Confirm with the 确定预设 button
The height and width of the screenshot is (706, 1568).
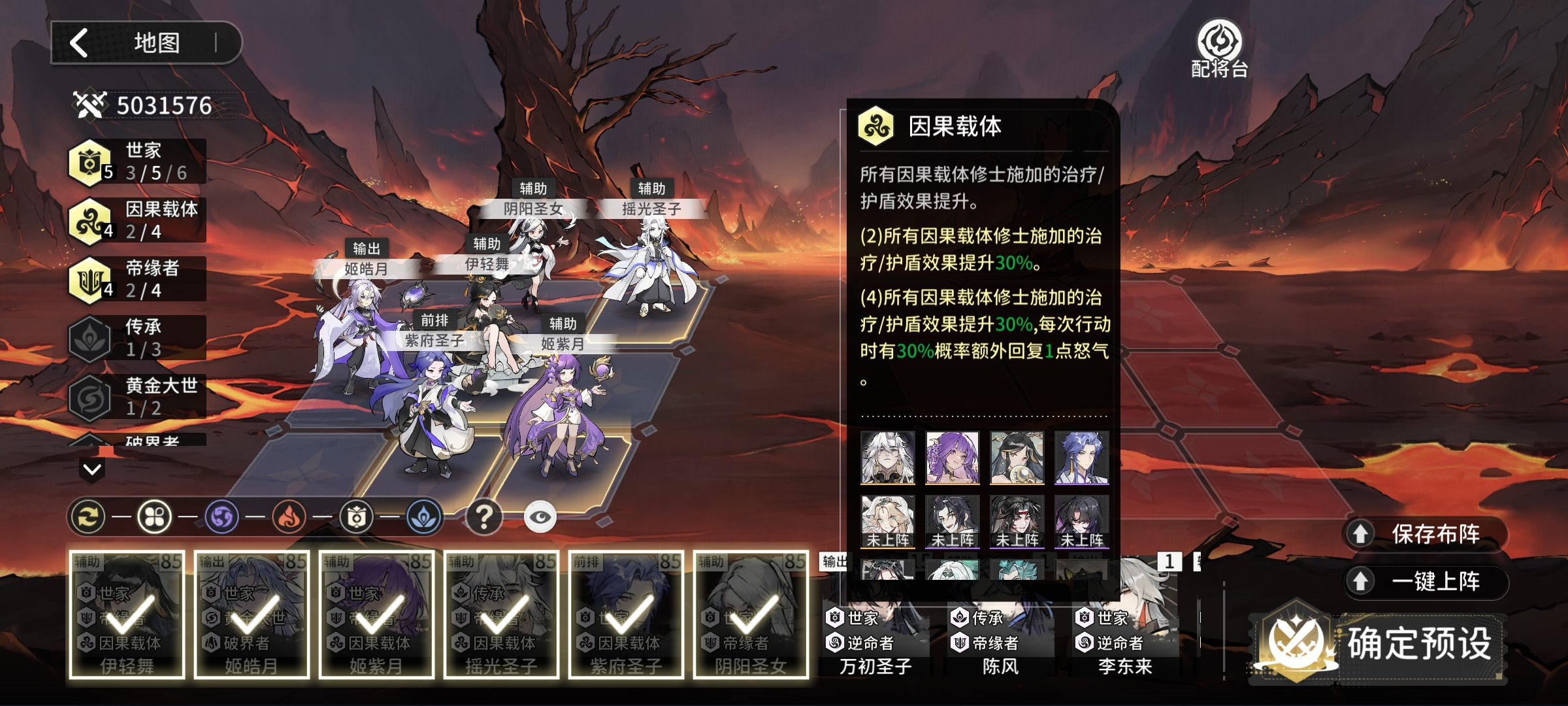pyautogui.click(x=1379, y=644)
